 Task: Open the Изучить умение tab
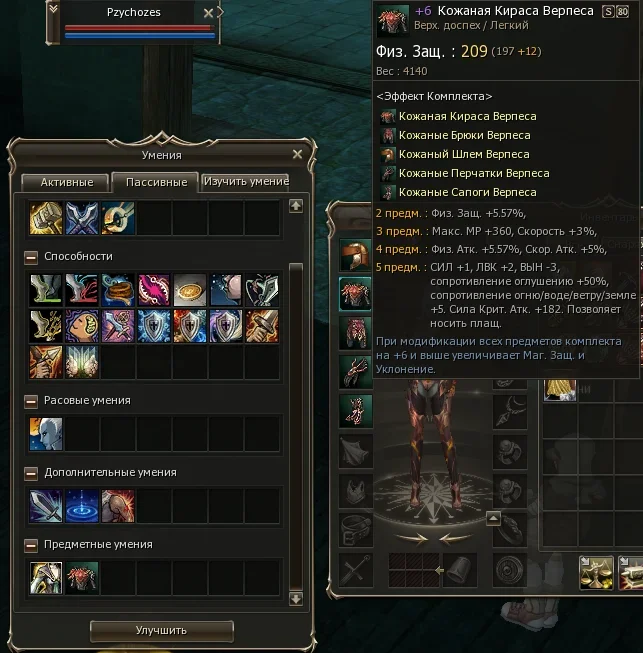coord(245,181)
